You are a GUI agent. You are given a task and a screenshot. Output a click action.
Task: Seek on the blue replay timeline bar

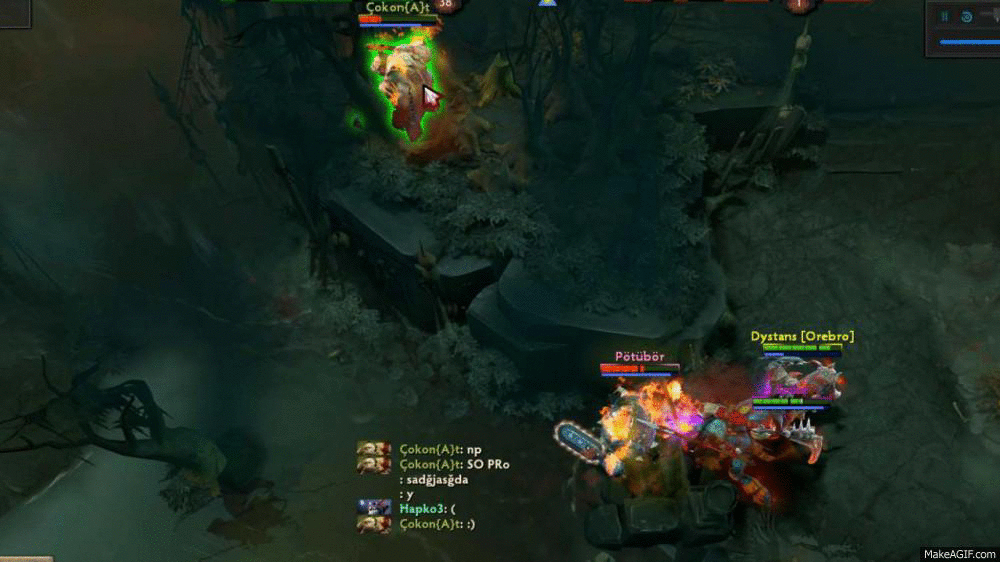tap(968, 42)
